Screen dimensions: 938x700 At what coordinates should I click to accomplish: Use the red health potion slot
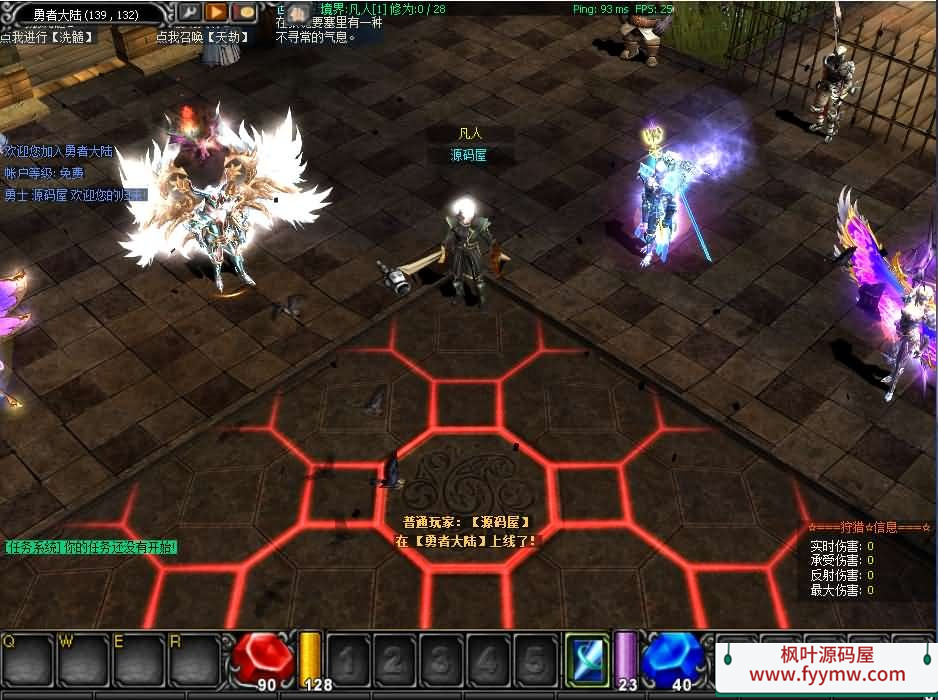click(263, 660)
